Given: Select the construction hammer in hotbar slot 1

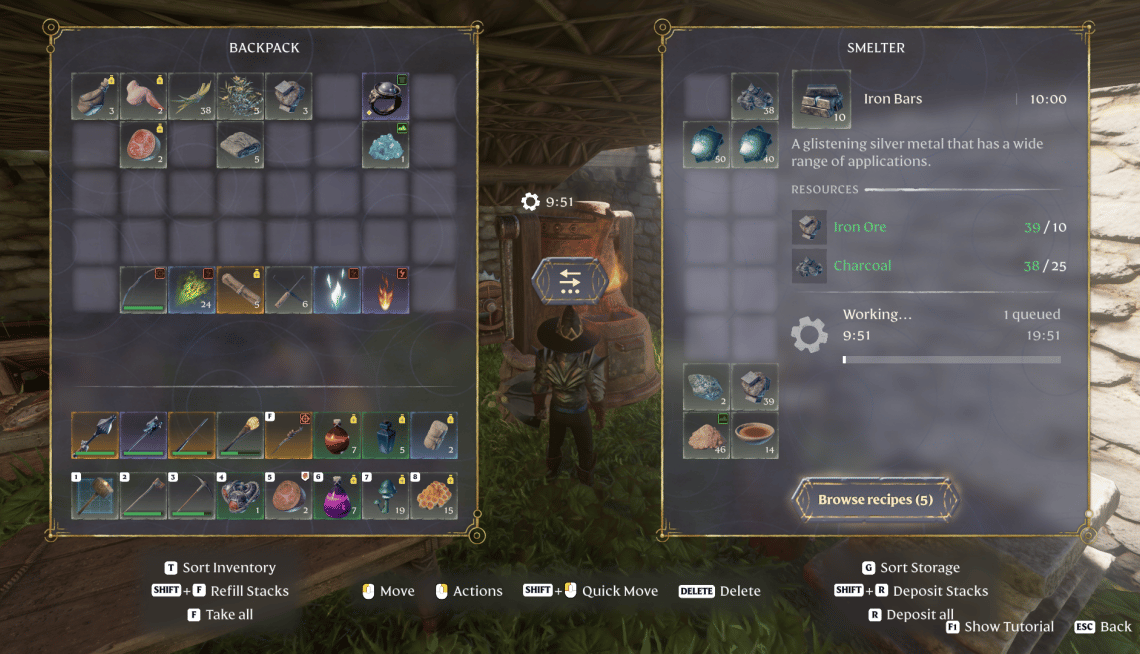Looking at the screenshot, I should 96,495.
